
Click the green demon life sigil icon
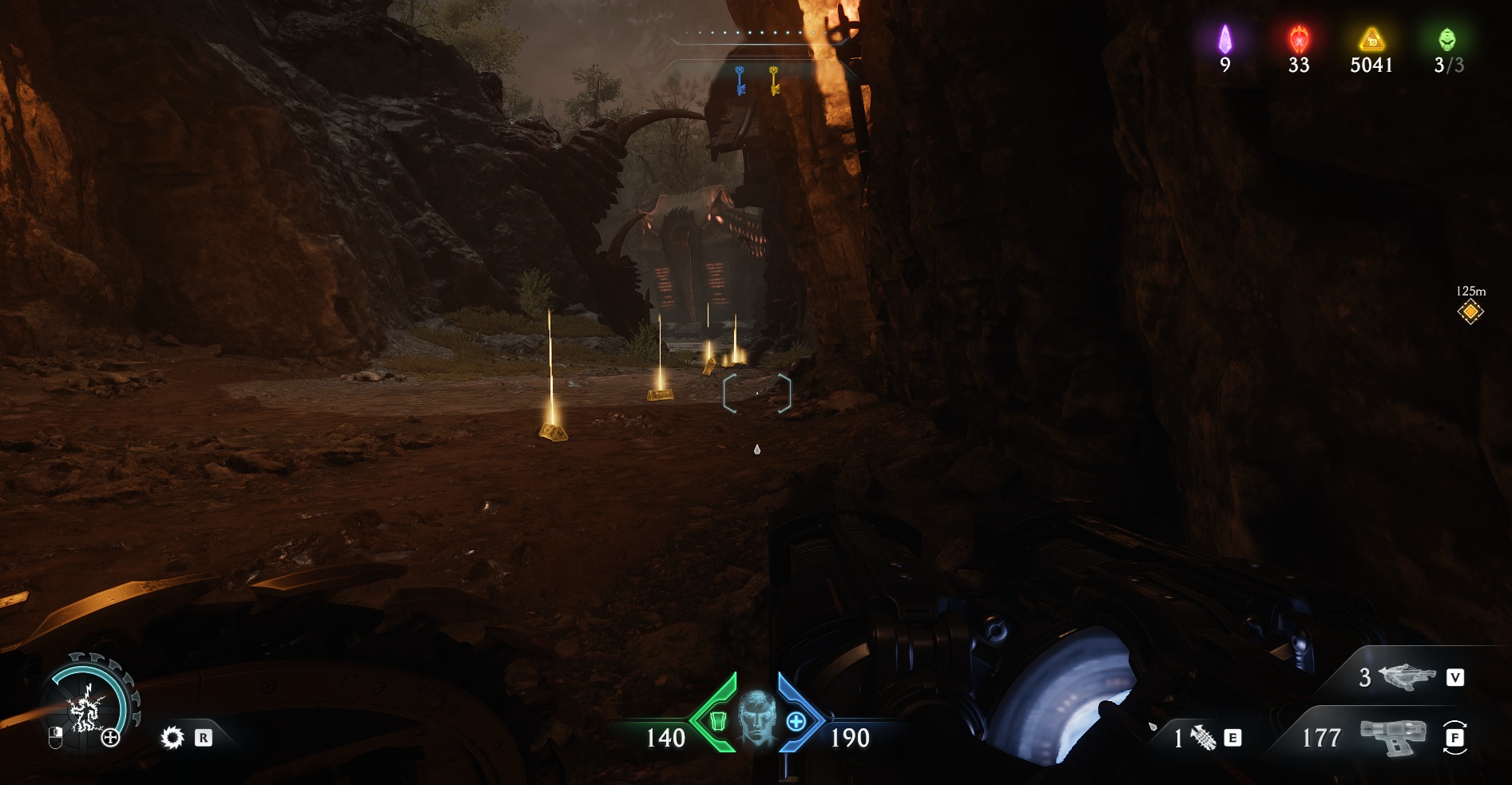(x=1447, y=39)
